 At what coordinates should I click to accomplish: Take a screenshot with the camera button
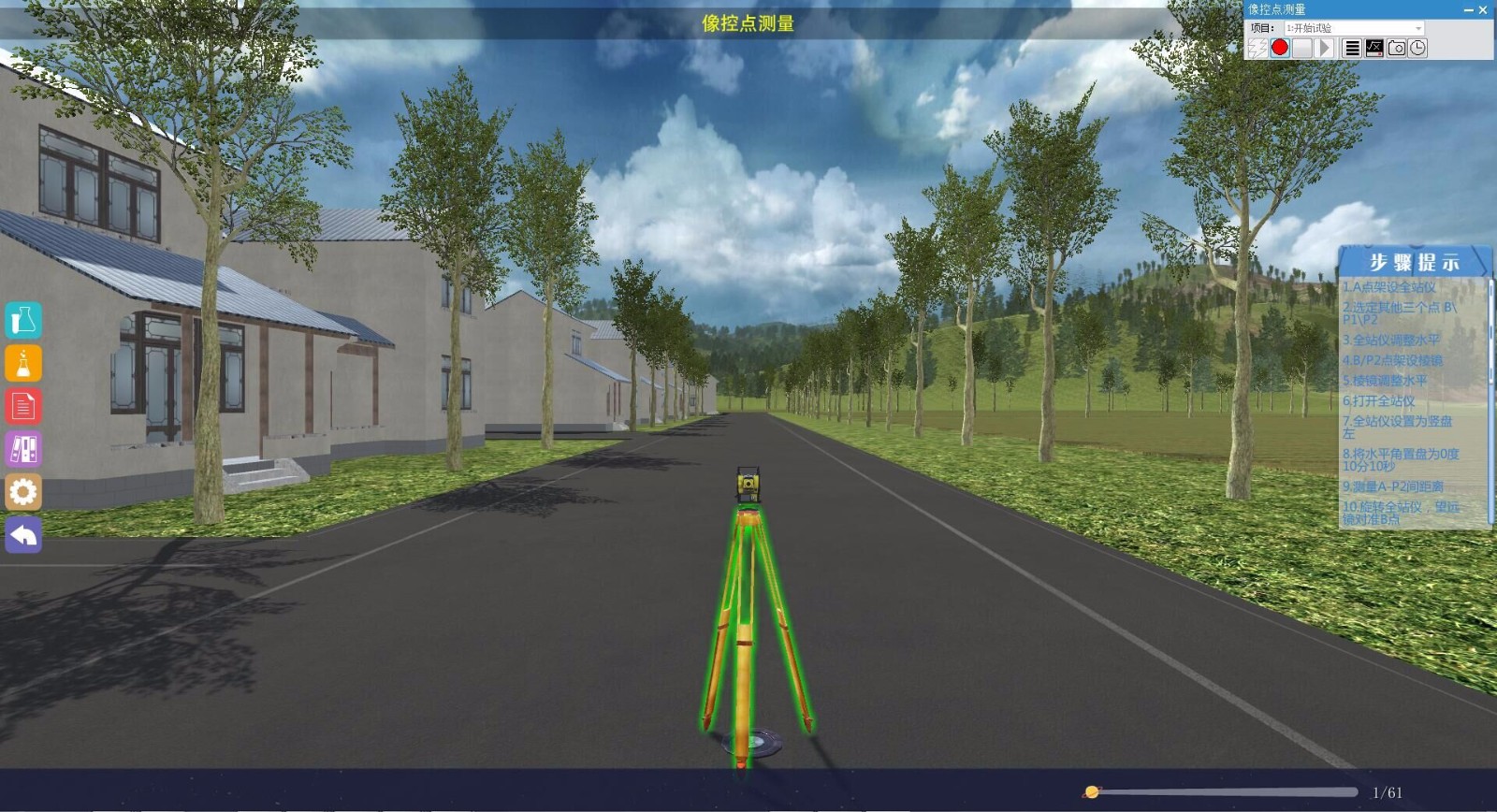coord(1396,48)
